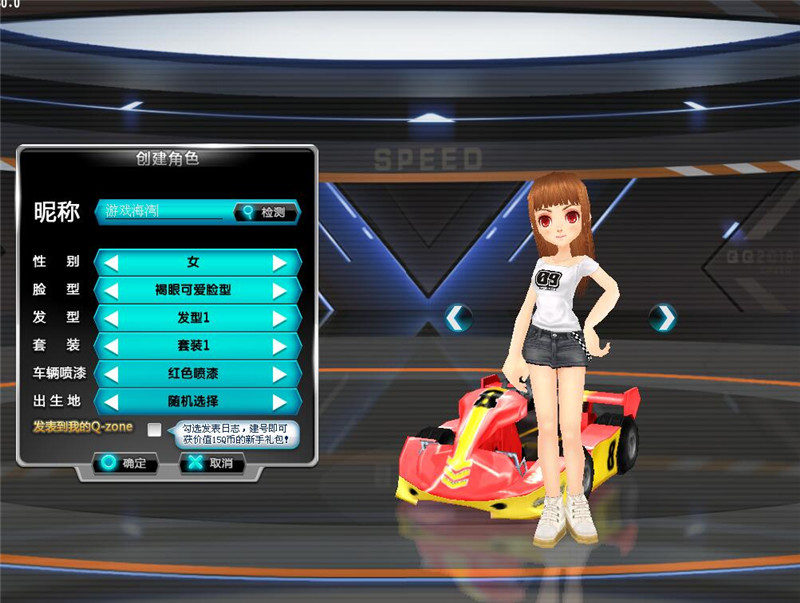Select previous face type (脸型)
The height and width of the screenshot is (603, 800).
pos(112,291)
